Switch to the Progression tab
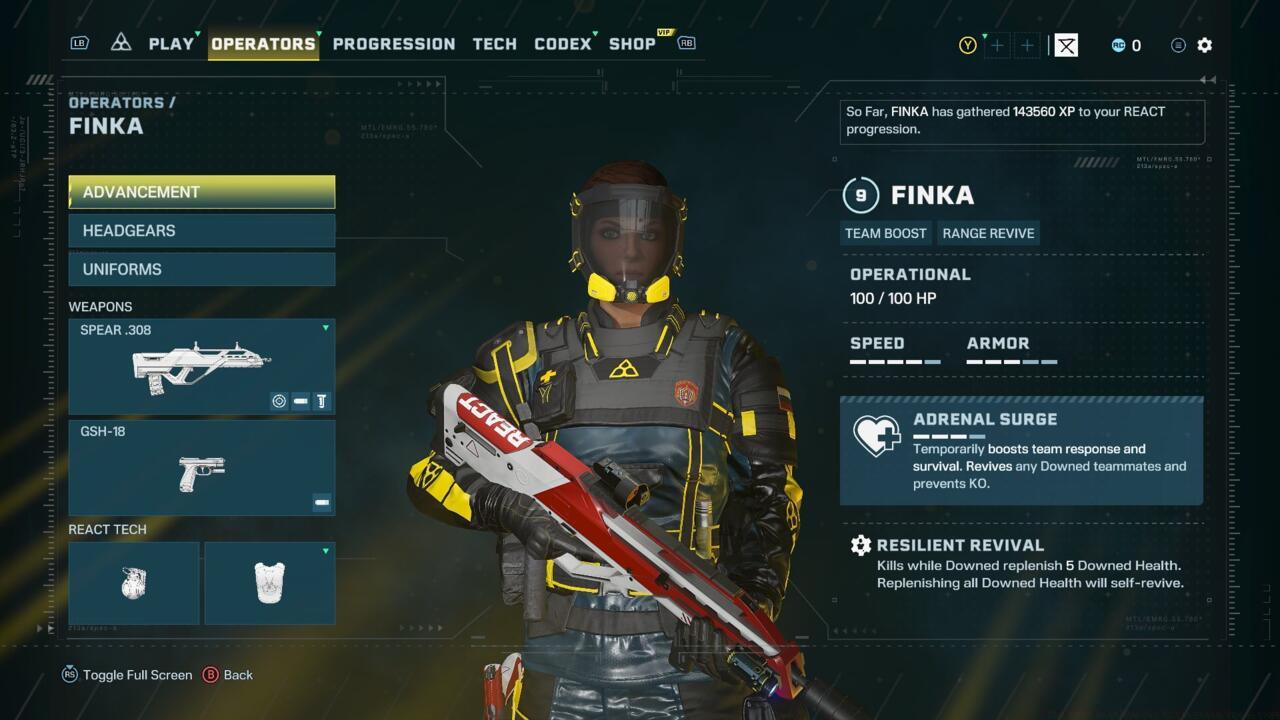The width and height of the screenshot is (1280, 720). tap(394, 44)
